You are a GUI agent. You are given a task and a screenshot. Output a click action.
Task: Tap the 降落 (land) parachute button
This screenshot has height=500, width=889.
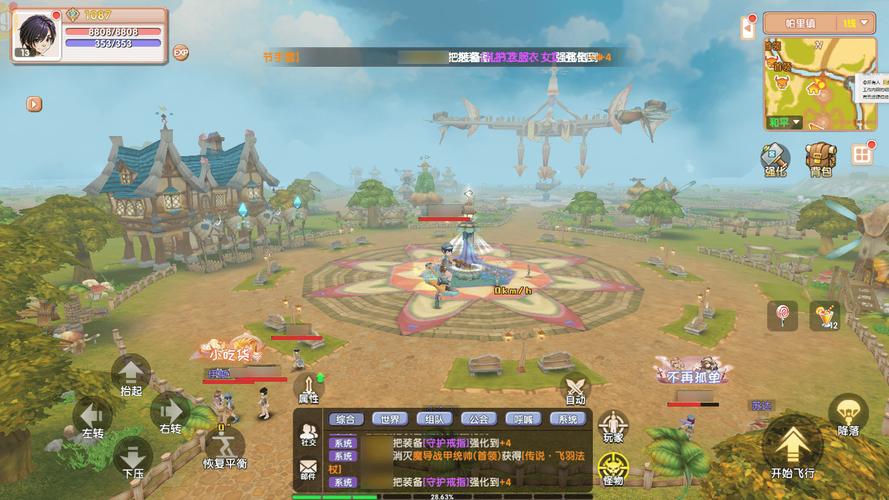(x=848, y=415)
